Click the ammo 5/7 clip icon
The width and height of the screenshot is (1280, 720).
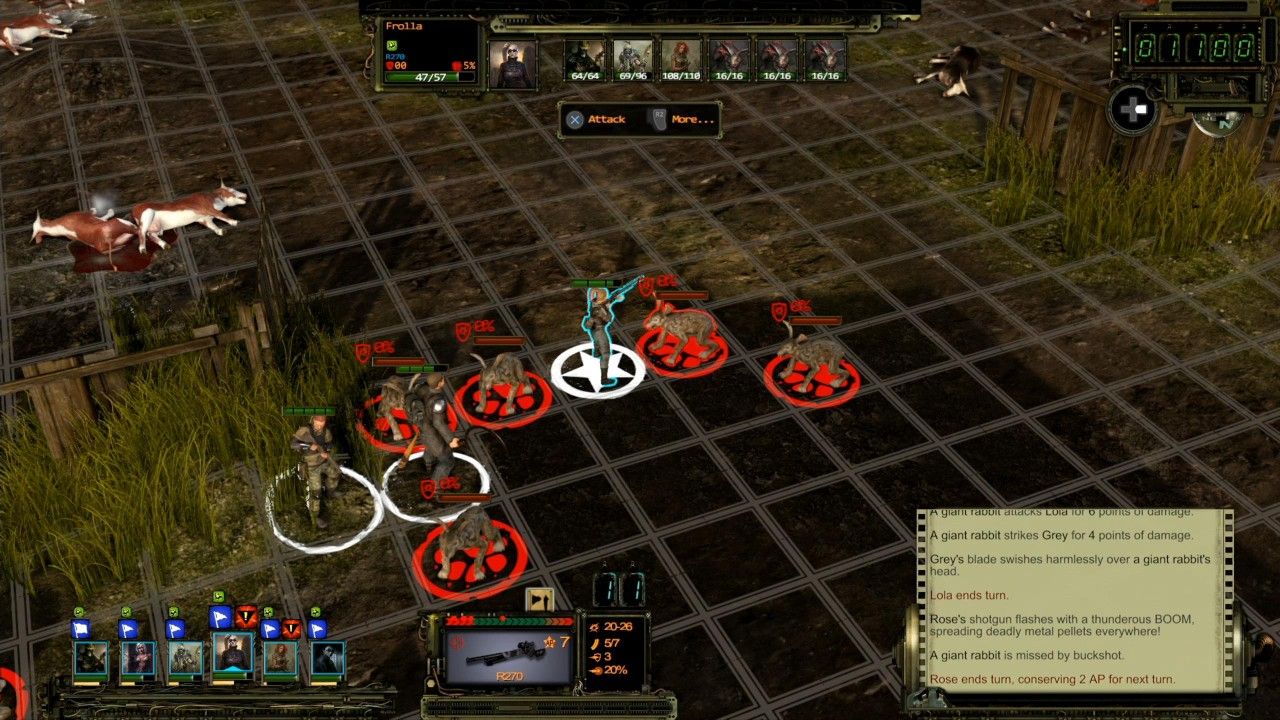click(x=595, y=644)
